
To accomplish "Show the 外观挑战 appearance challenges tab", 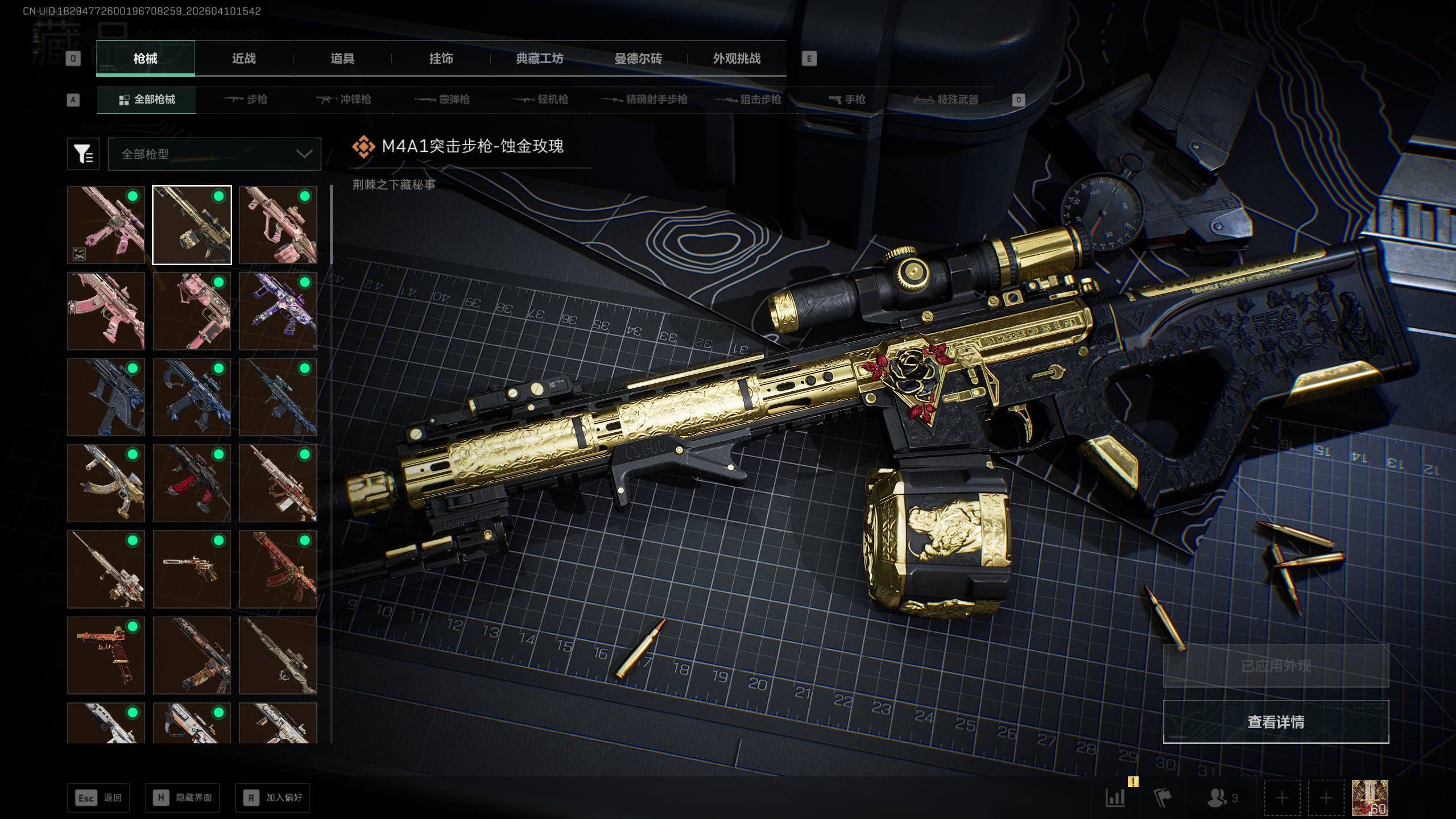I will click(x=737, y=59).
